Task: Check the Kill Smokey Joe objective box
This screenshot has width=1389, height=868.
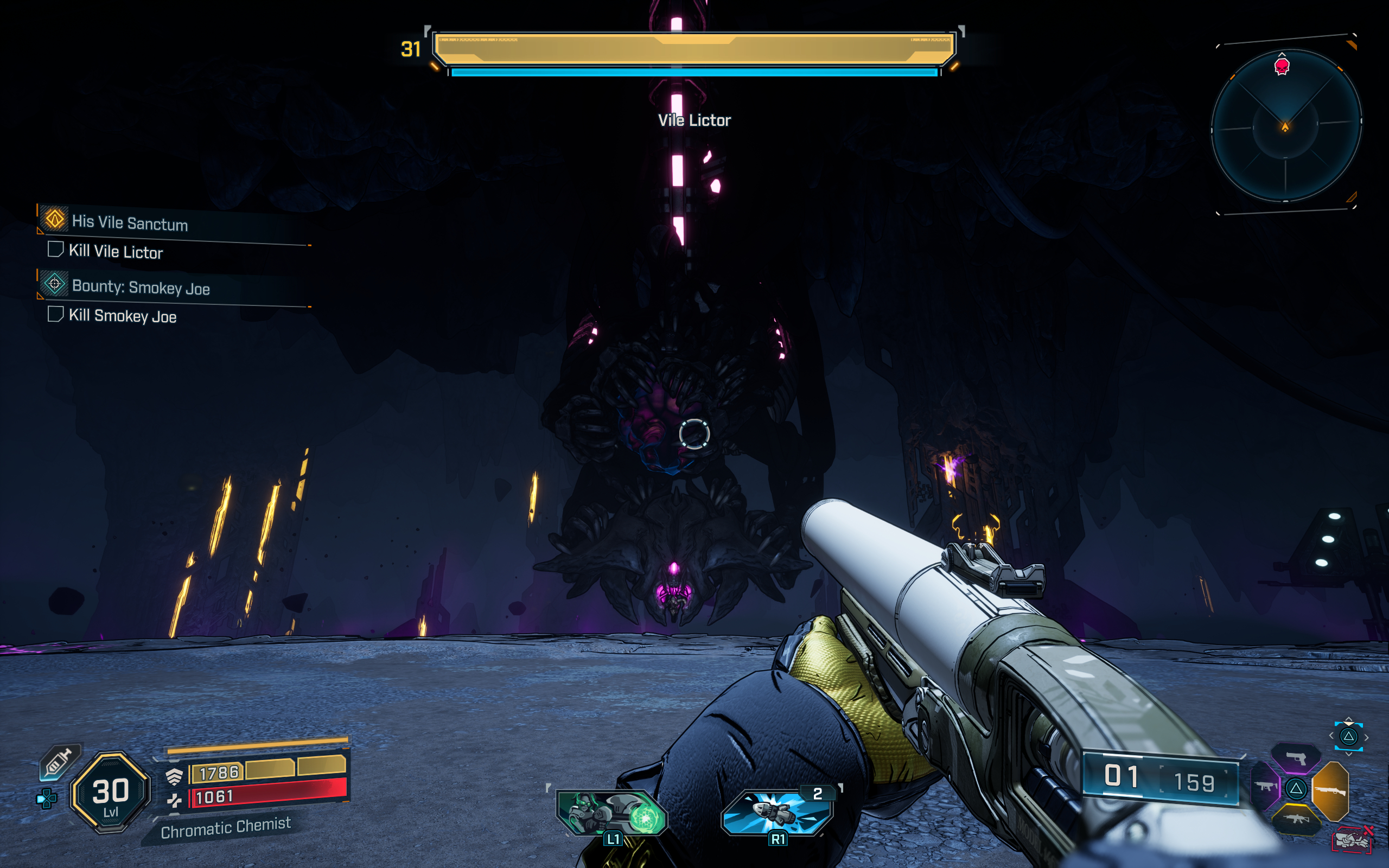Action: tap(55, 316)
